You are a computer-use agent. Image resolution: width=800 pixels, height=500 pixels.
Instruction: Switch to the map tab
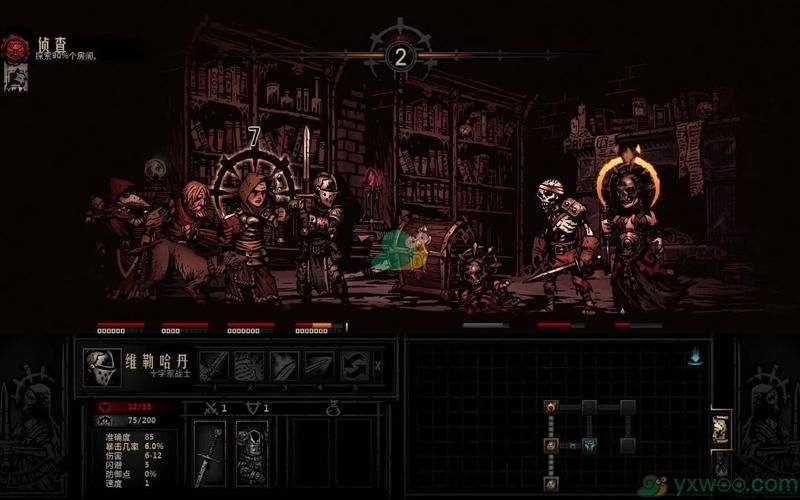[x=720, y=428]
